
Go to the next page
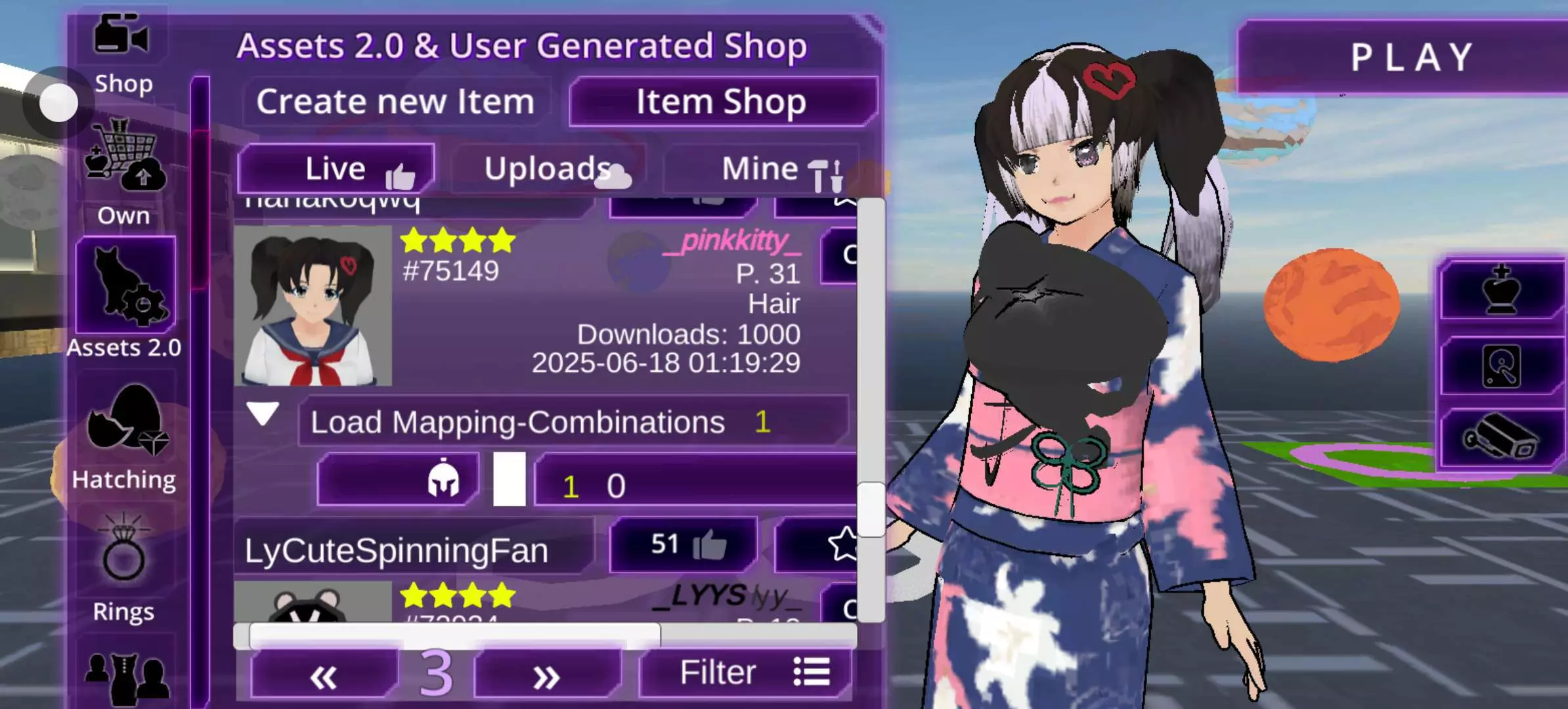[x=546, y=675]
